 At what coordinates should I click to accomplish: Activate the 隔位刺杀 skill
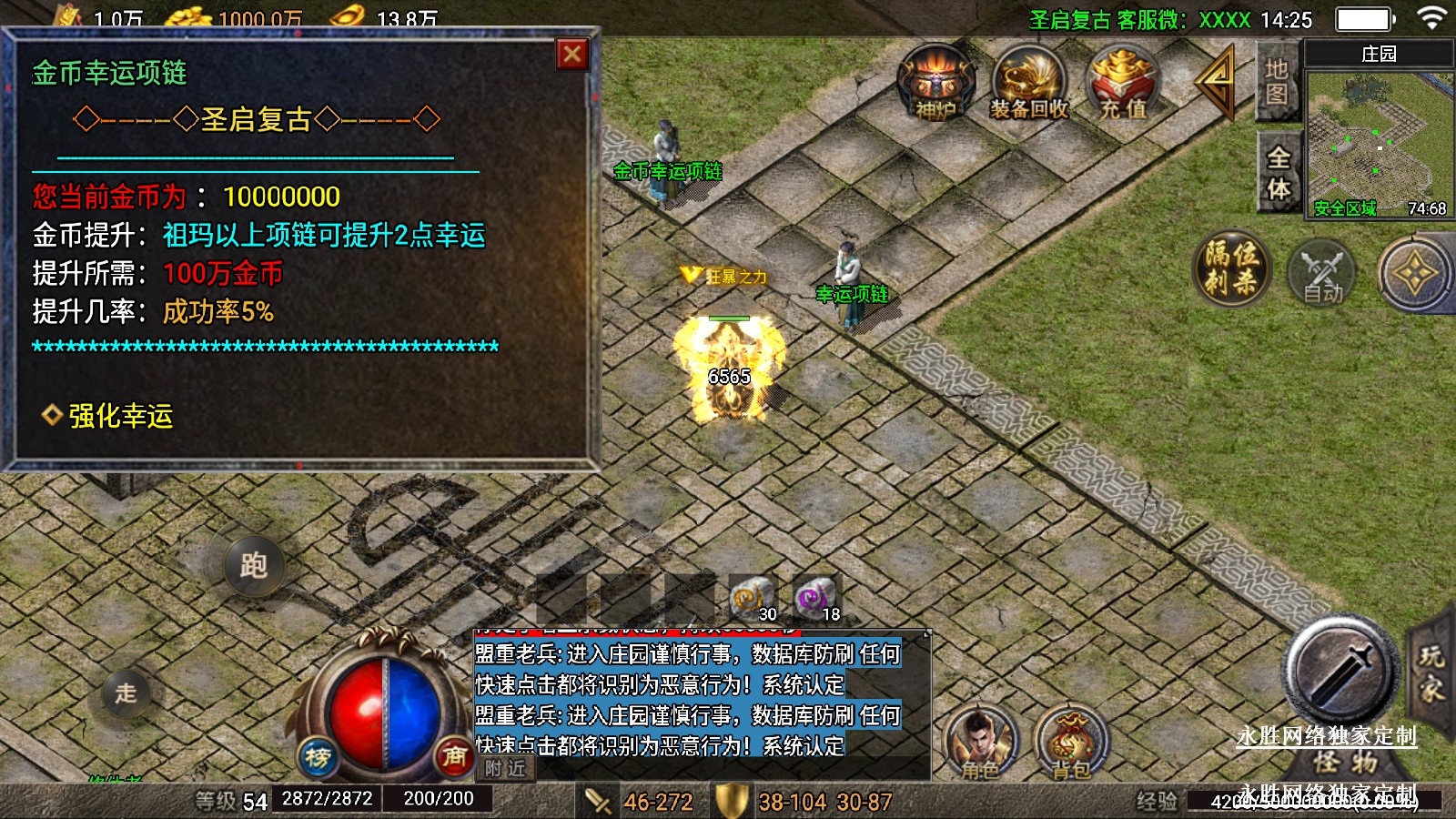tap(1232, 268)
